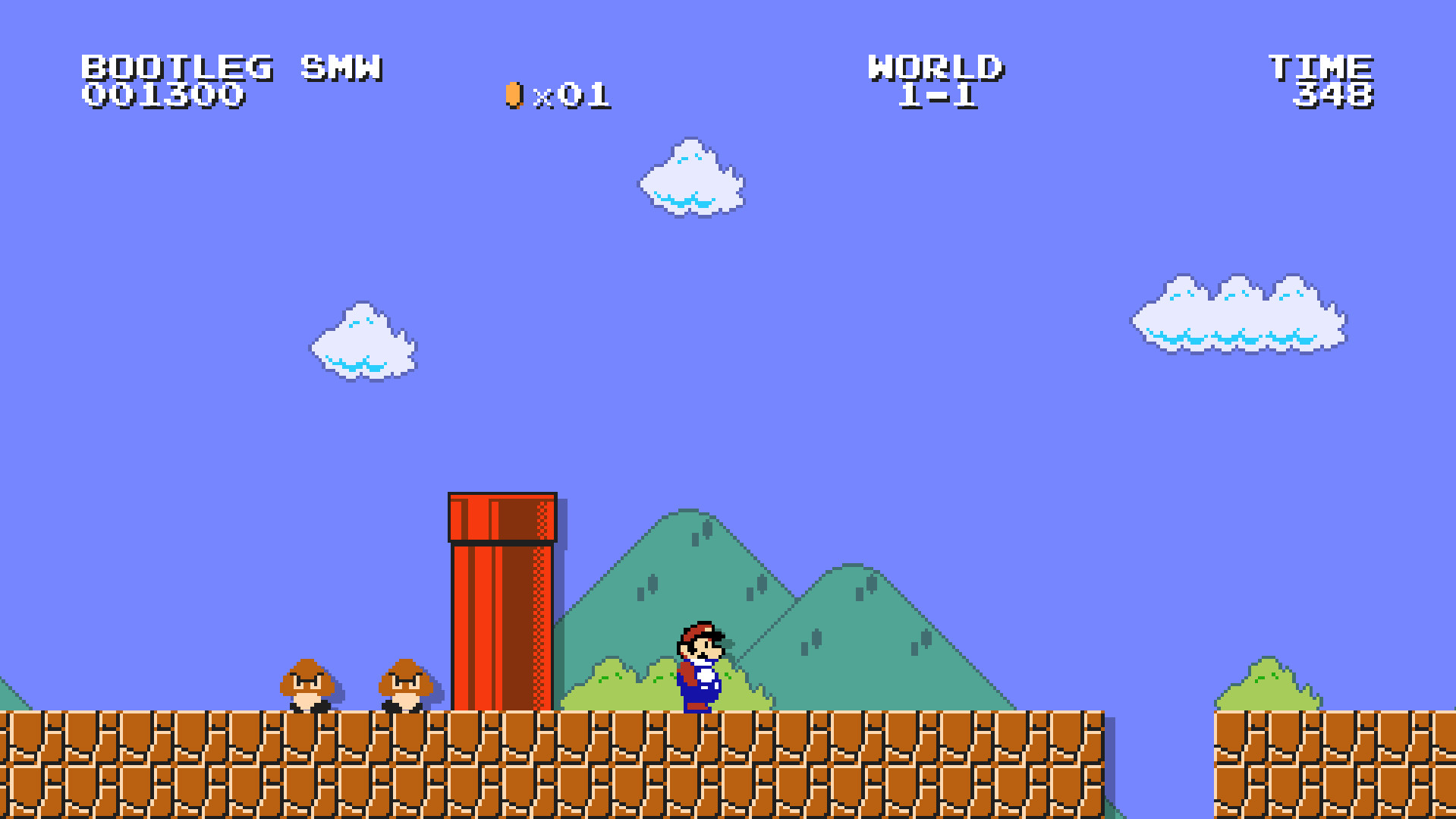Viewport: 1456px width, 819px height.
Task: Click the score reading 001300
Action: (x=162, y=95)
